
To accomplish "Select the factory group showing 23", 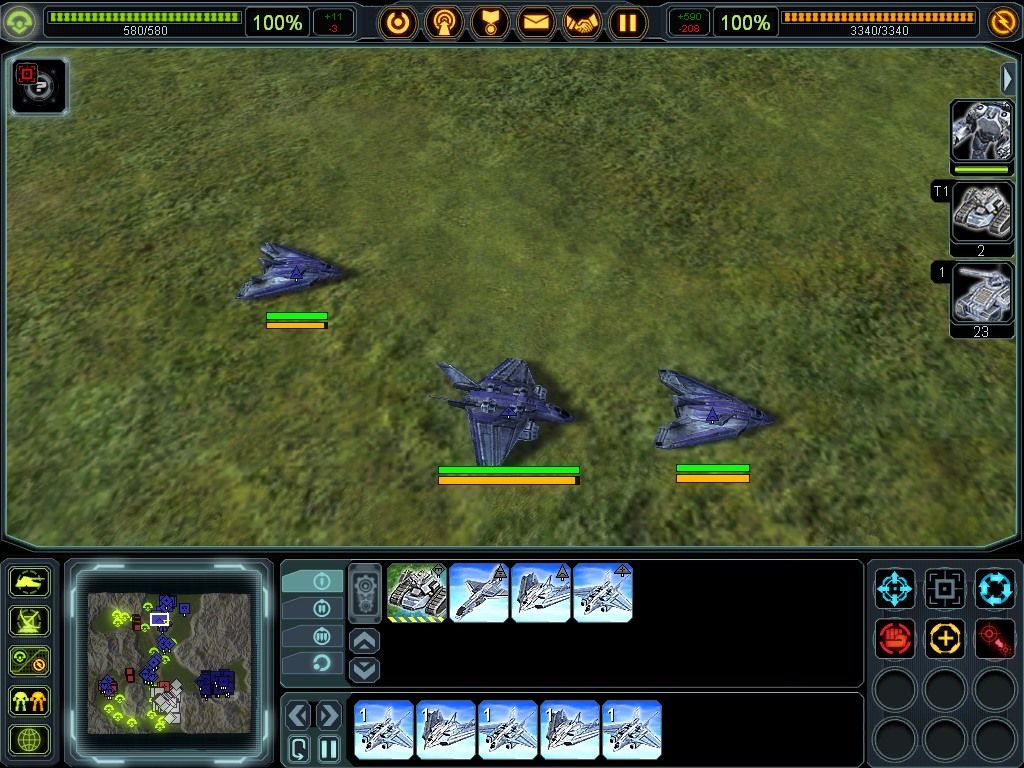I will click(x=981, y=293).
